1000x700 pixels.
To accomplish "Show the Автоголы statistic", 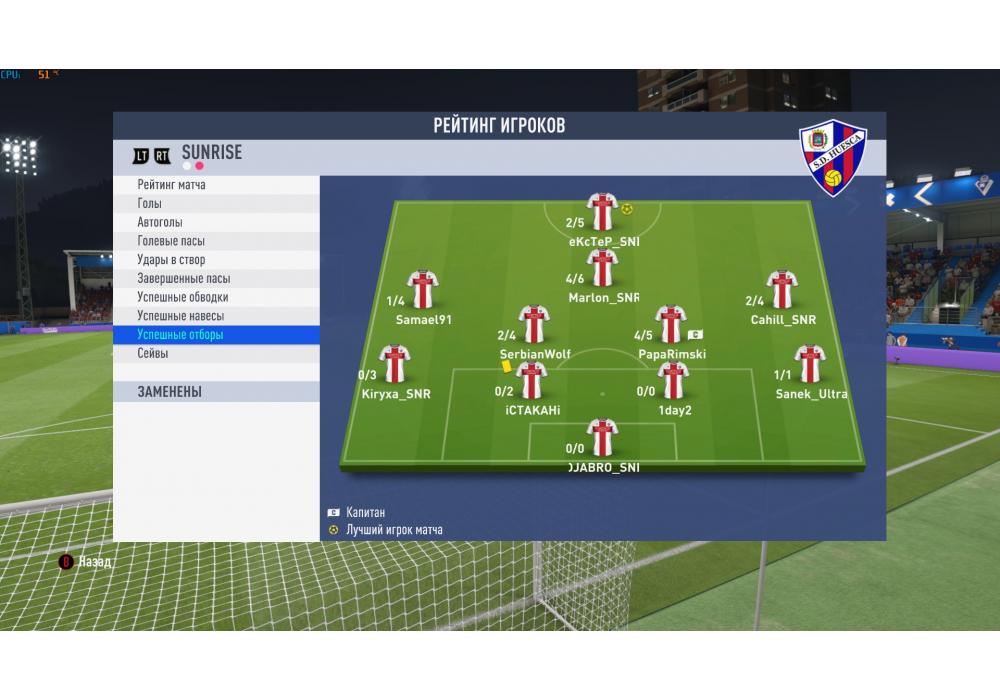I will pos(216,222).
